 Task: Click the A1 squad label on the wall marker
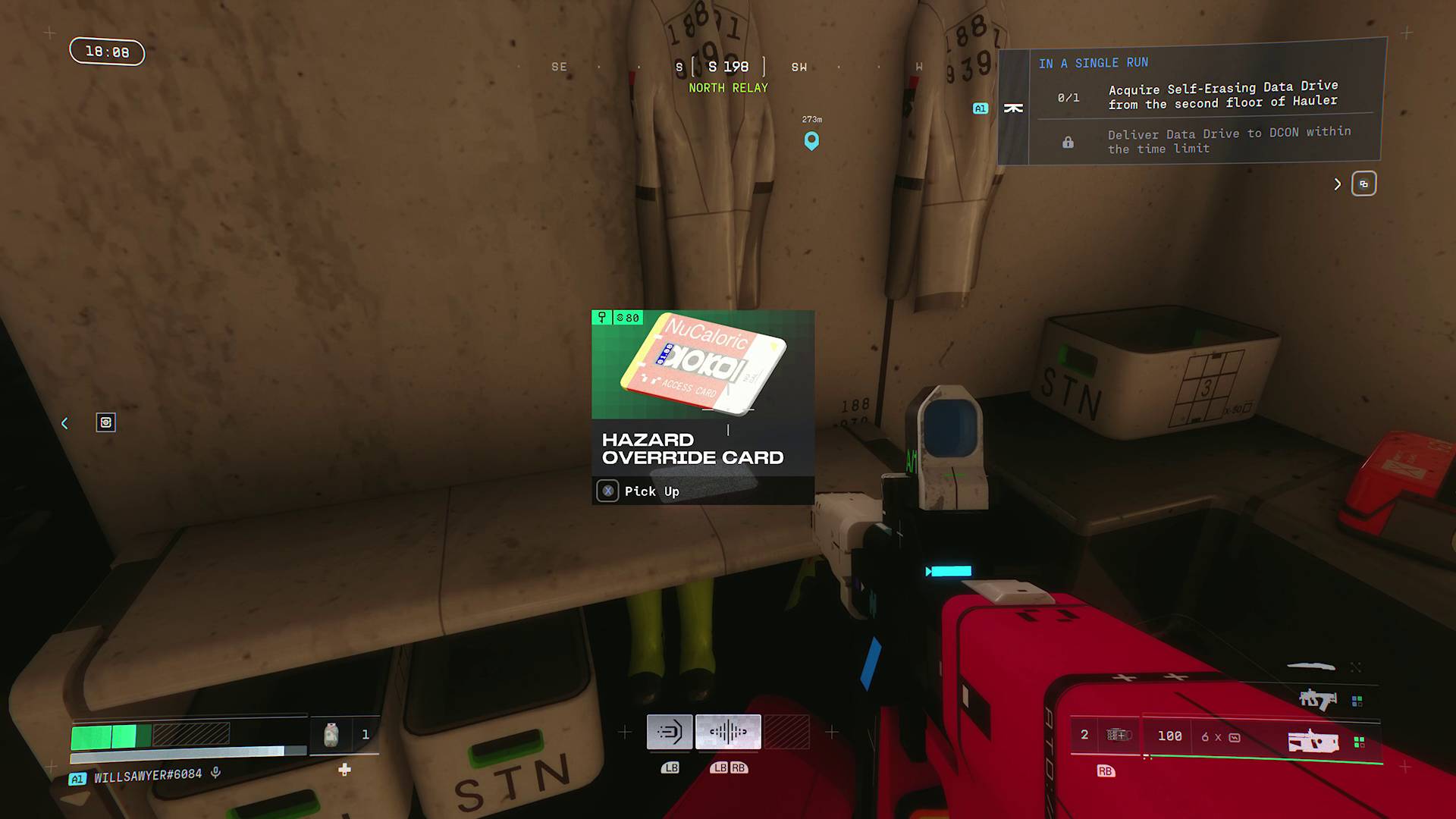pos(980,108)
